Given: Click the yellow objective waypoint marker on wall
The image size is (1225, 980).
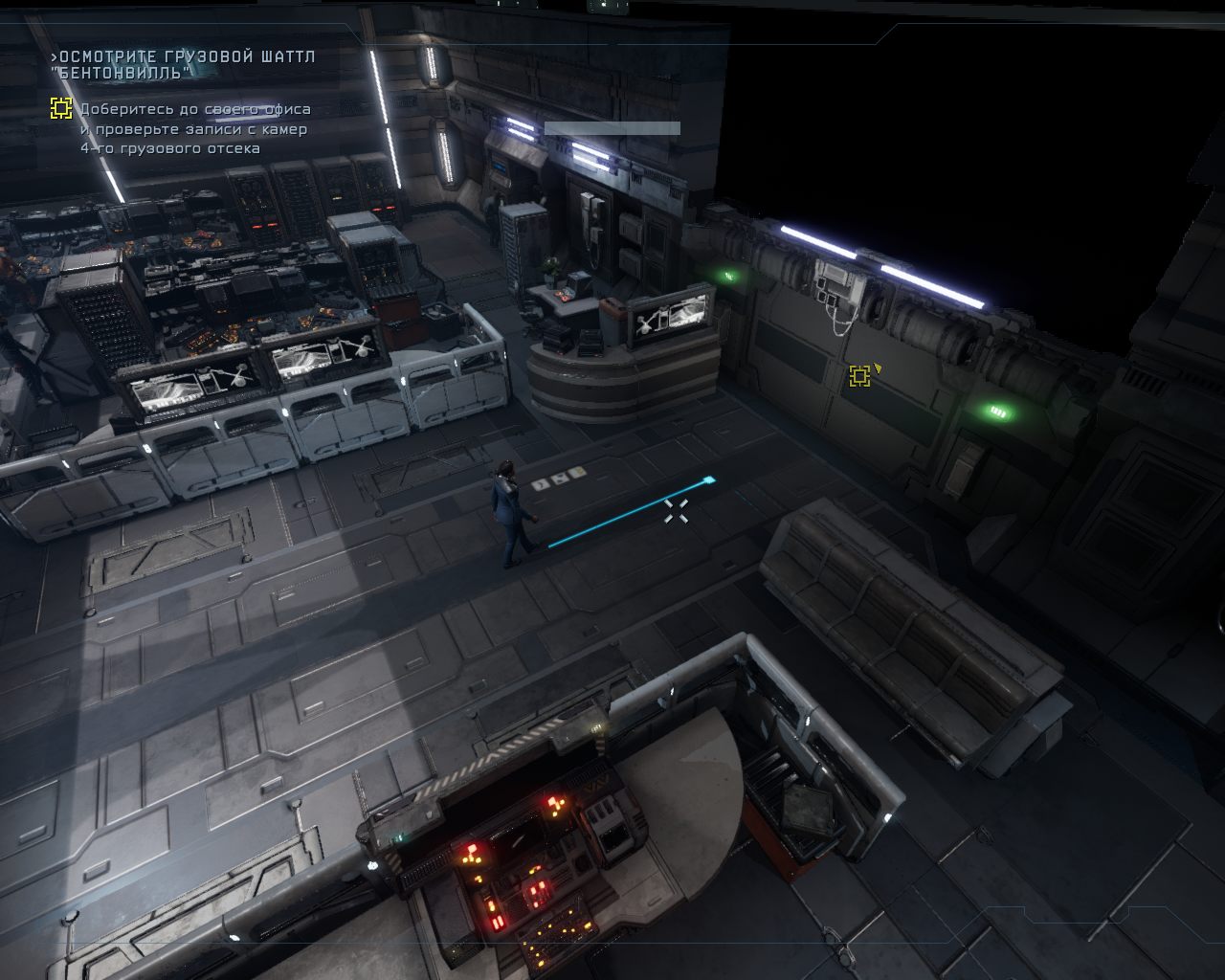Looking at the screenshot, I should 859,376.
